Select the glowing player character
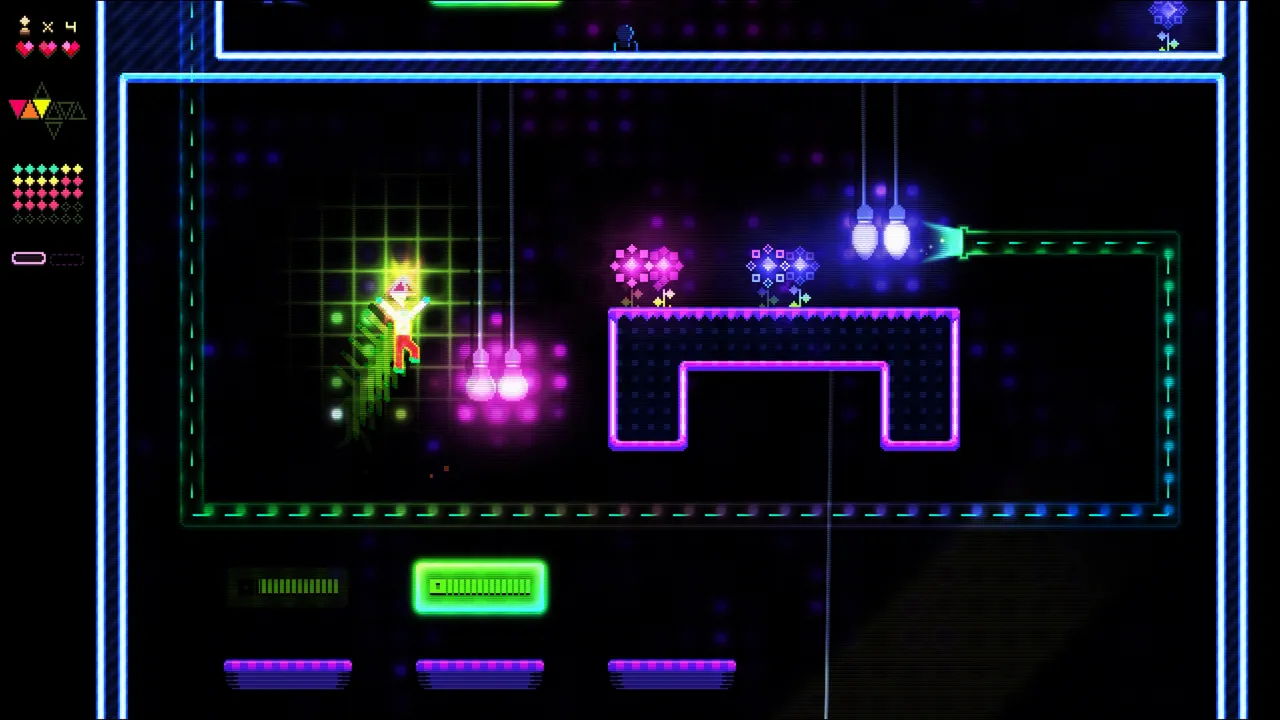Image resolution: width=1280 pixels, height=720 pixels. [403, 320]
